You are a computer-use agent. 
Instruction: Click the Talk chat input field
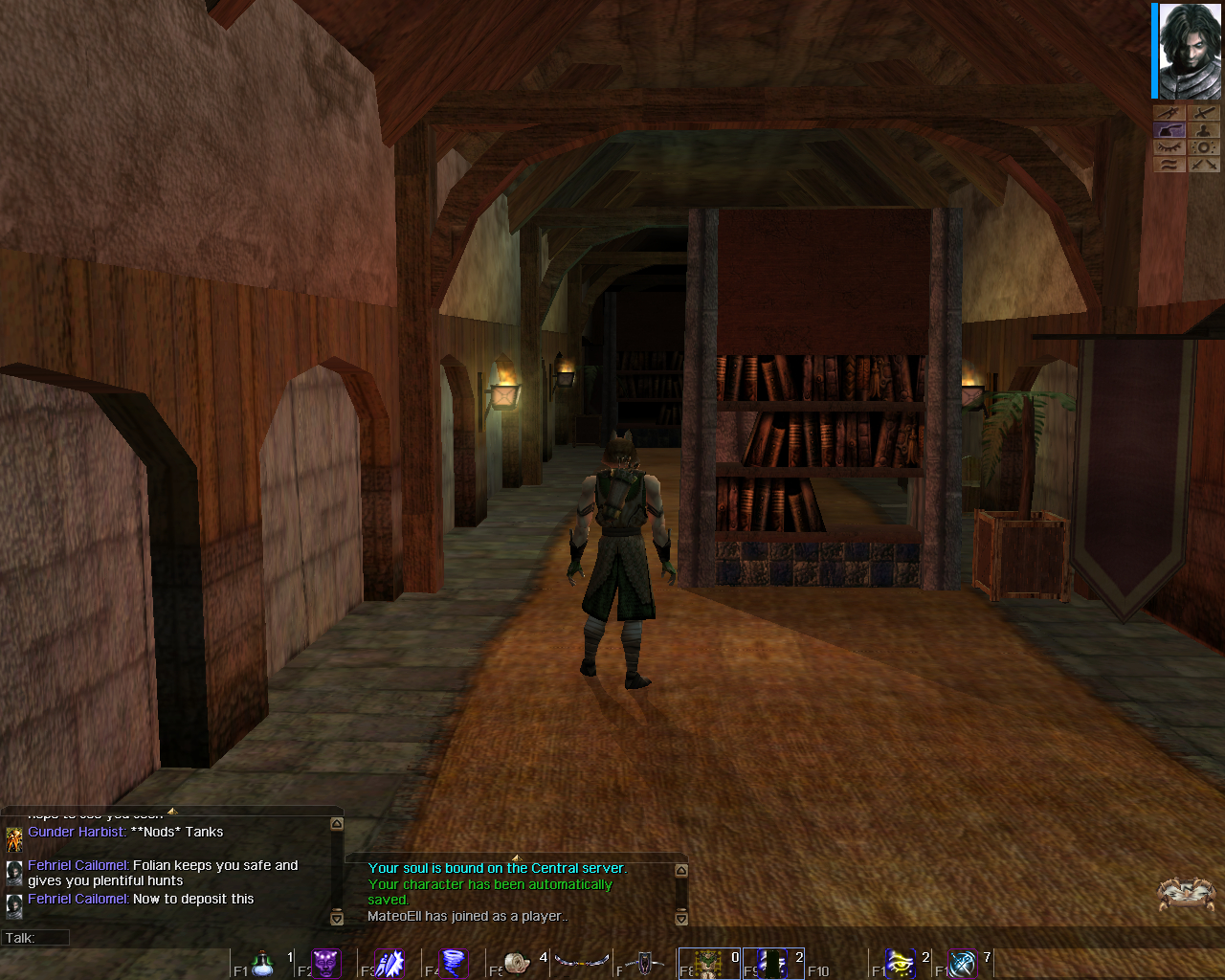click(35, 938)
